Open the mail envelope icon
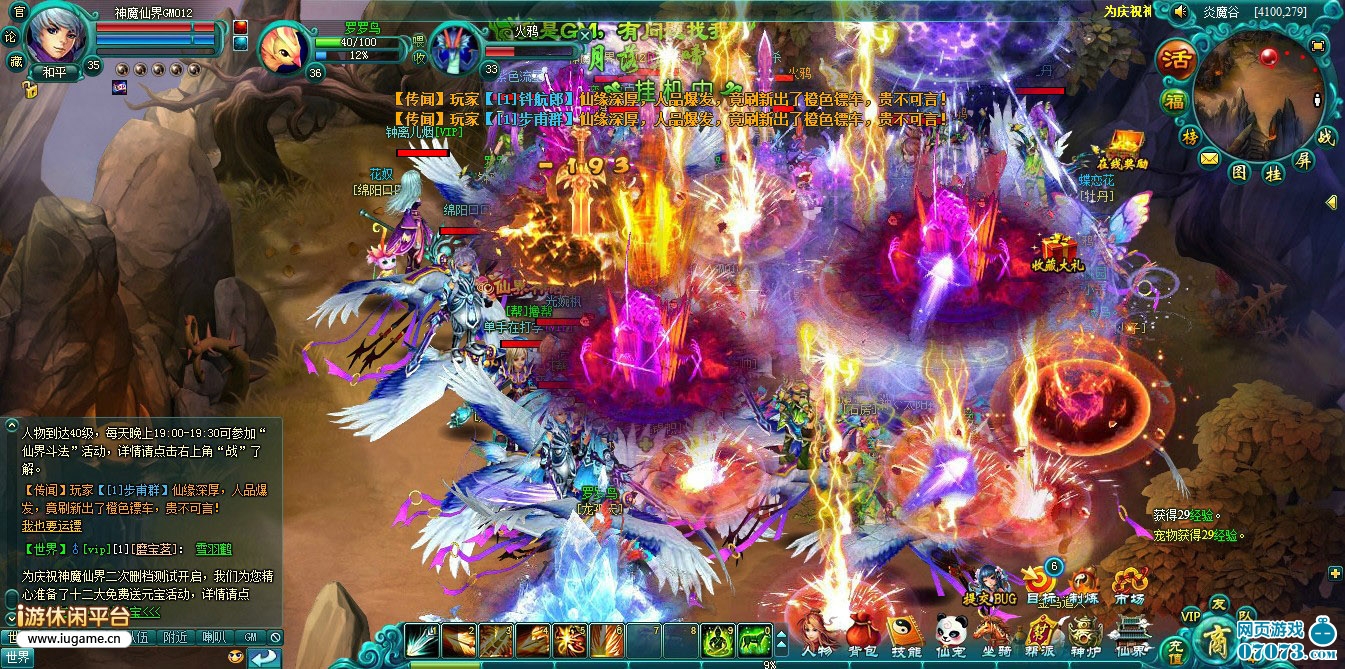The height and width of the screenshot is (669, 1345). pos(1210,158)
